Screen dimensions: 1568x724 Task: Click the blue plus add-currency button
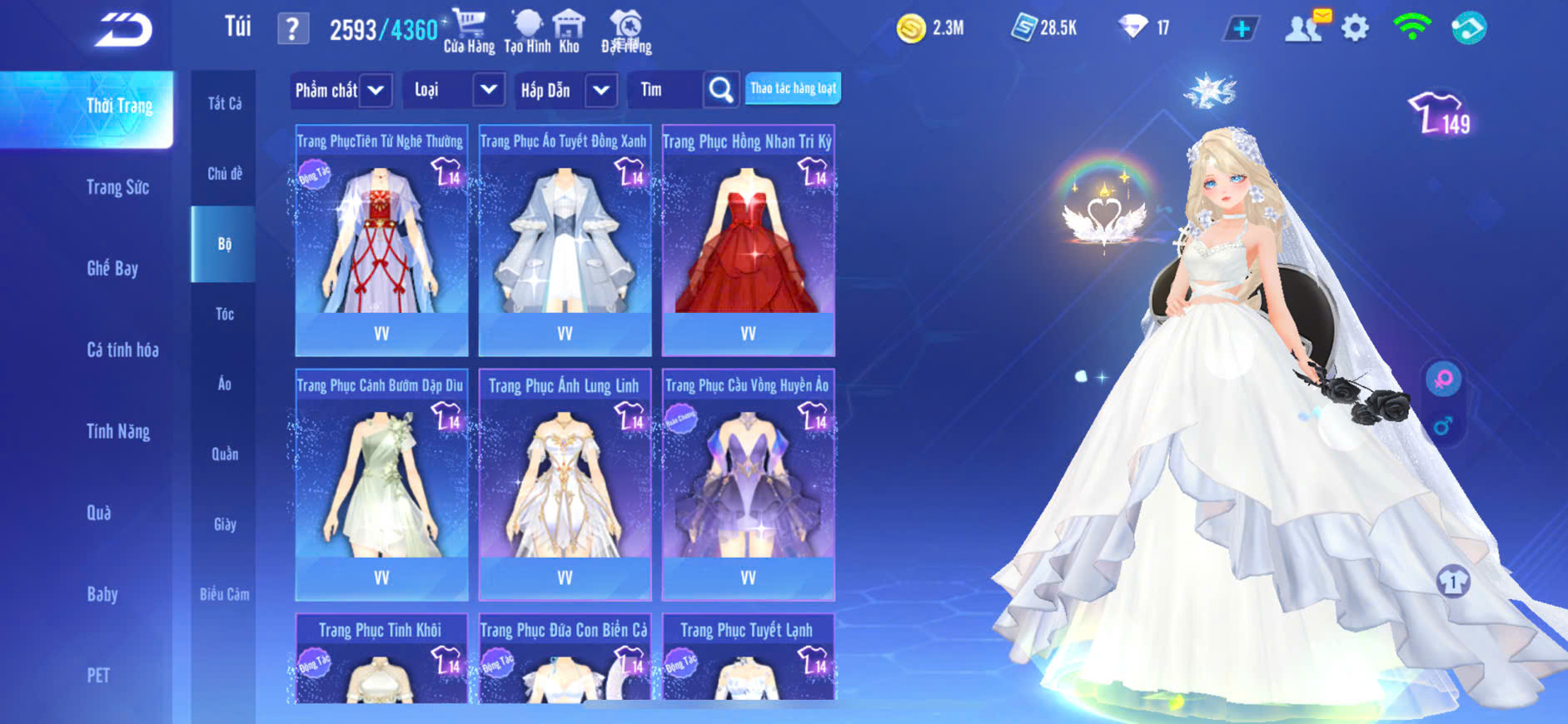(1241, 29)
